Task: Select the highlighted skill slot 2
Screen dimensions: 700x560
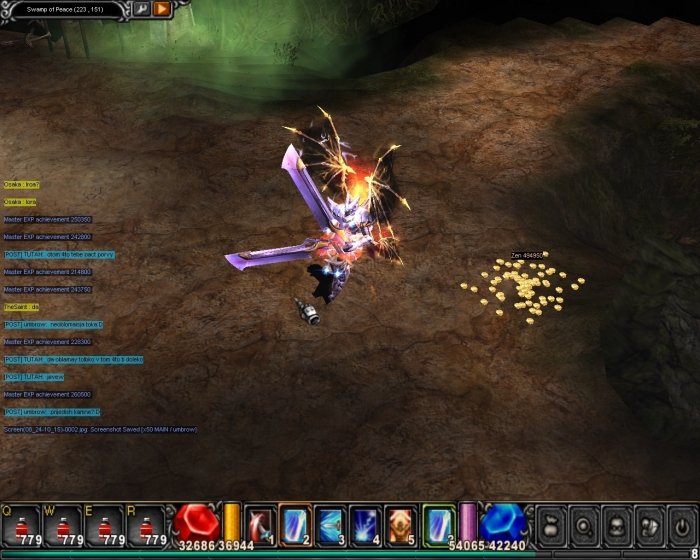Action: [295, 524]
